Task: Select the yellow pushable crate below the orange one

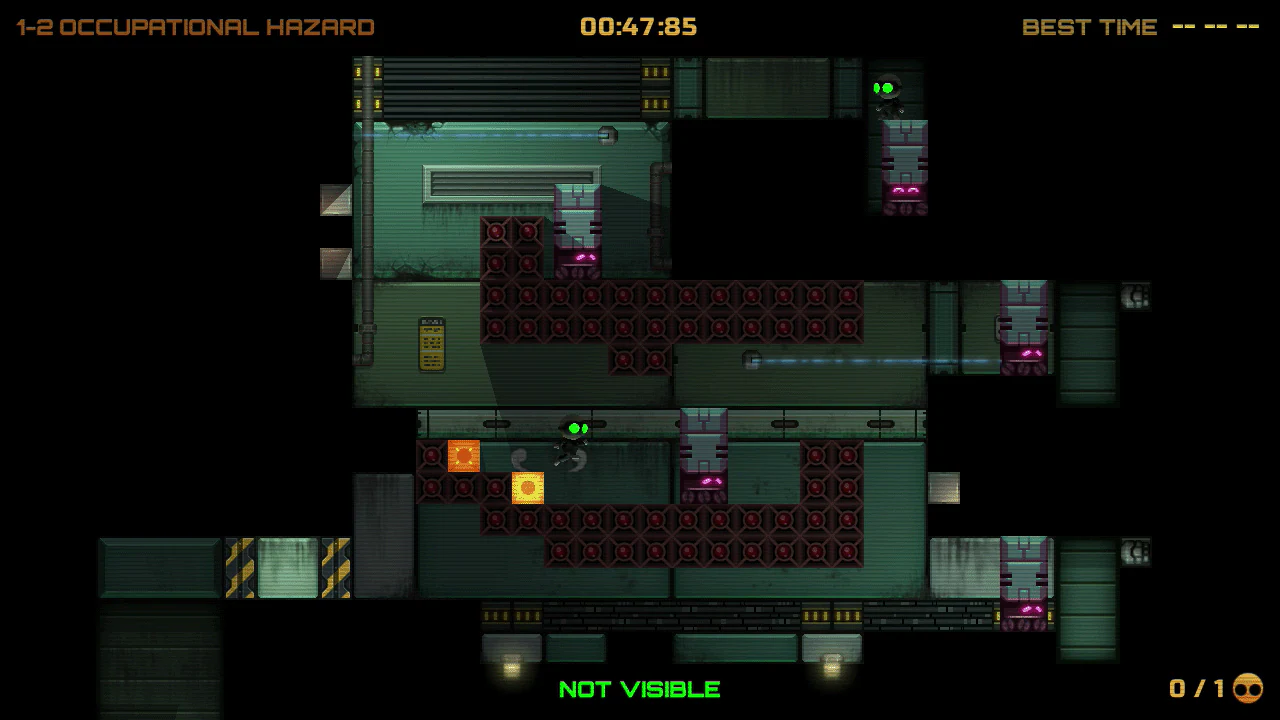Action: tap(527, 489)
